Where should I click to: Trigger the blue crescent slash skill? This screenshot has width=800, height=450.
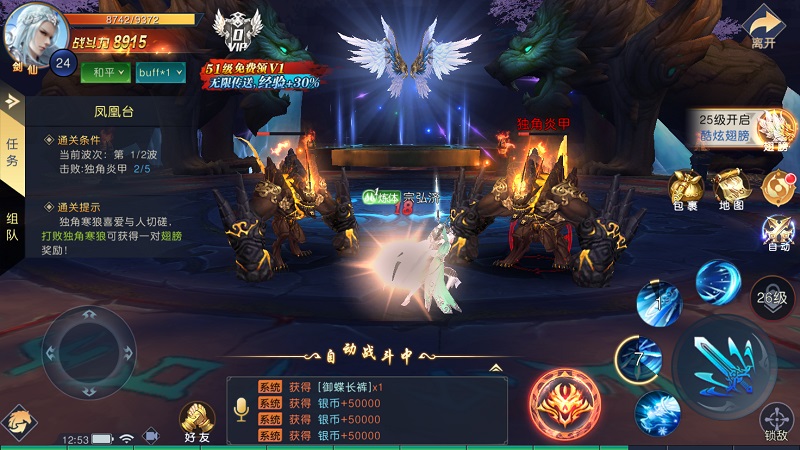(x=717, y=281)
